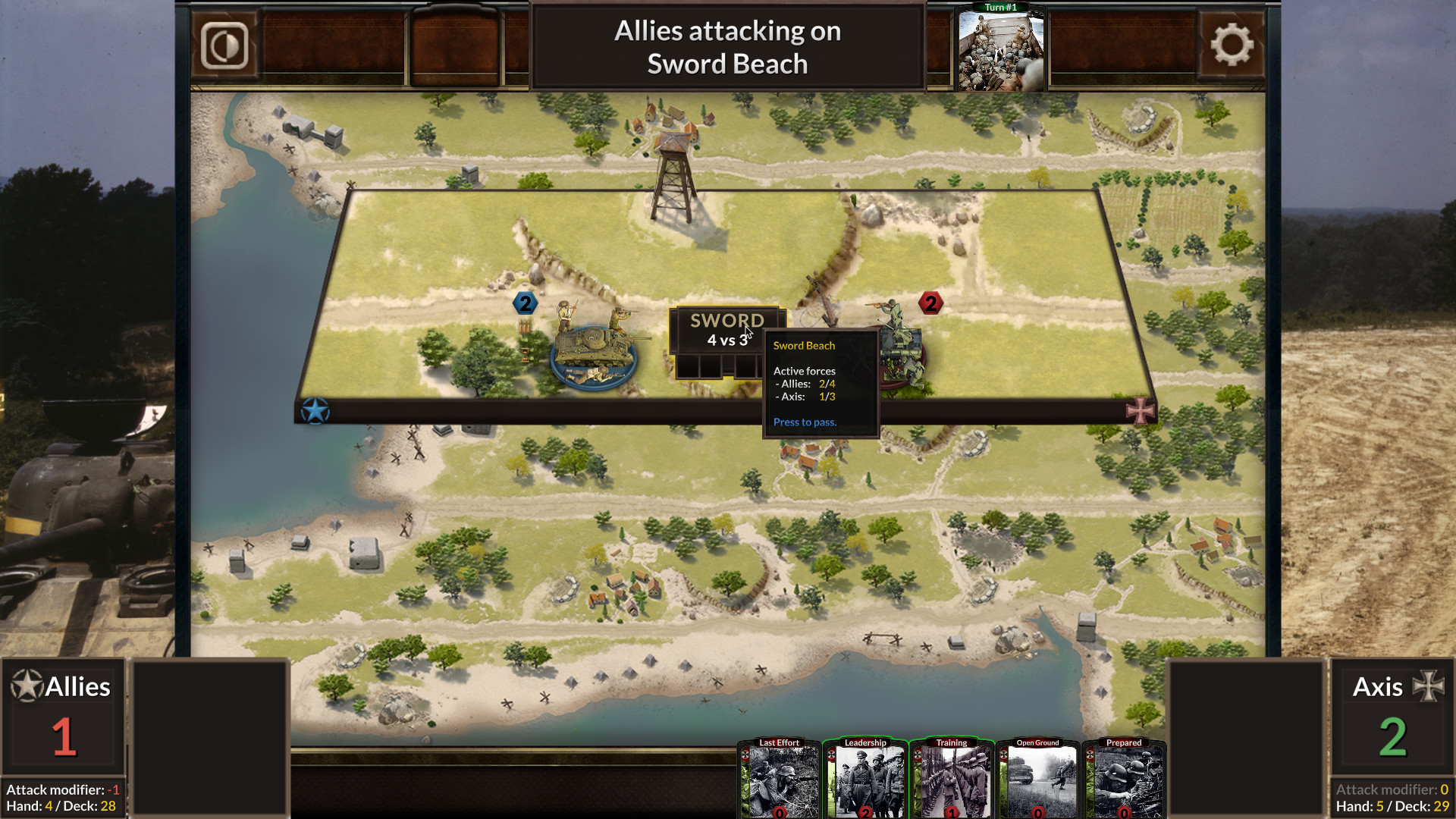
Task: Select the blue Allied strength marker 2
Action: tap(524, 303)
